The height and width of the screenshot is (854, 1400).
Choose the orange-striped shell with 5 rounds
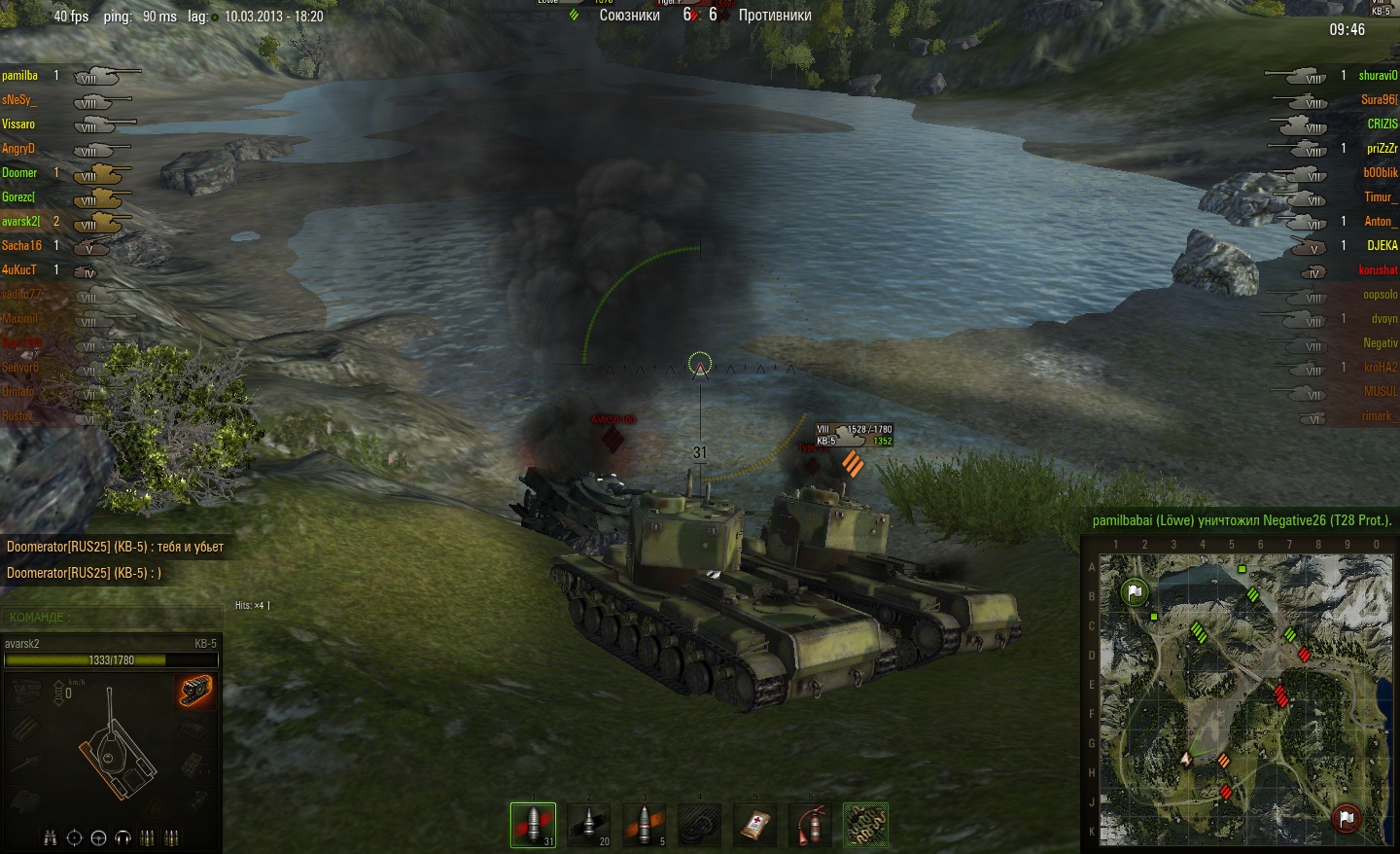pos(644,825)
